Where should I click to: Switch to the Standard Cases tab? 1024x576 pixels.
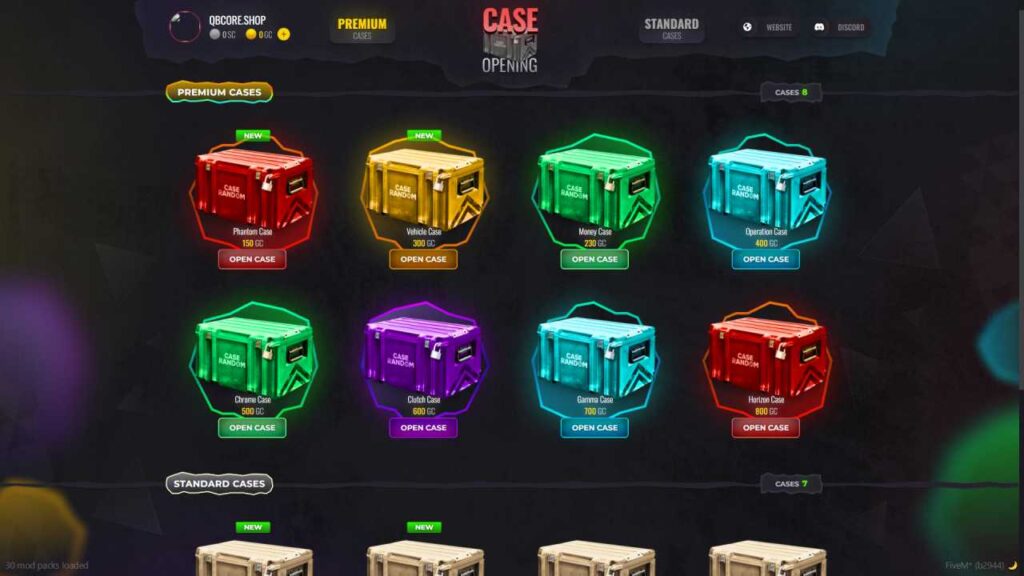[x=671, y=28]
